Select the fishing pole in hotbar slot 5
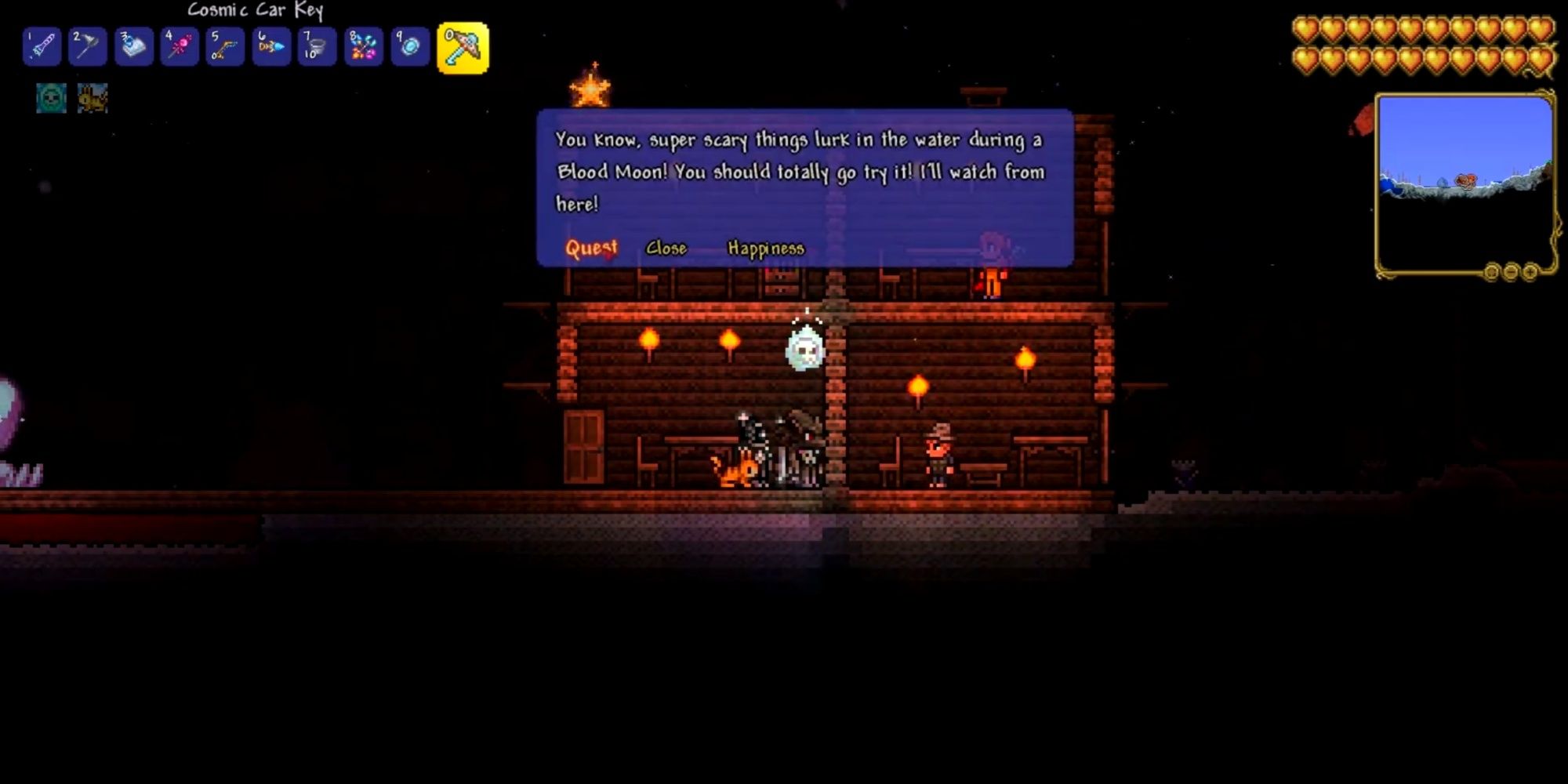This screenshot has height=784, width=1568. (x=225, y=47)
